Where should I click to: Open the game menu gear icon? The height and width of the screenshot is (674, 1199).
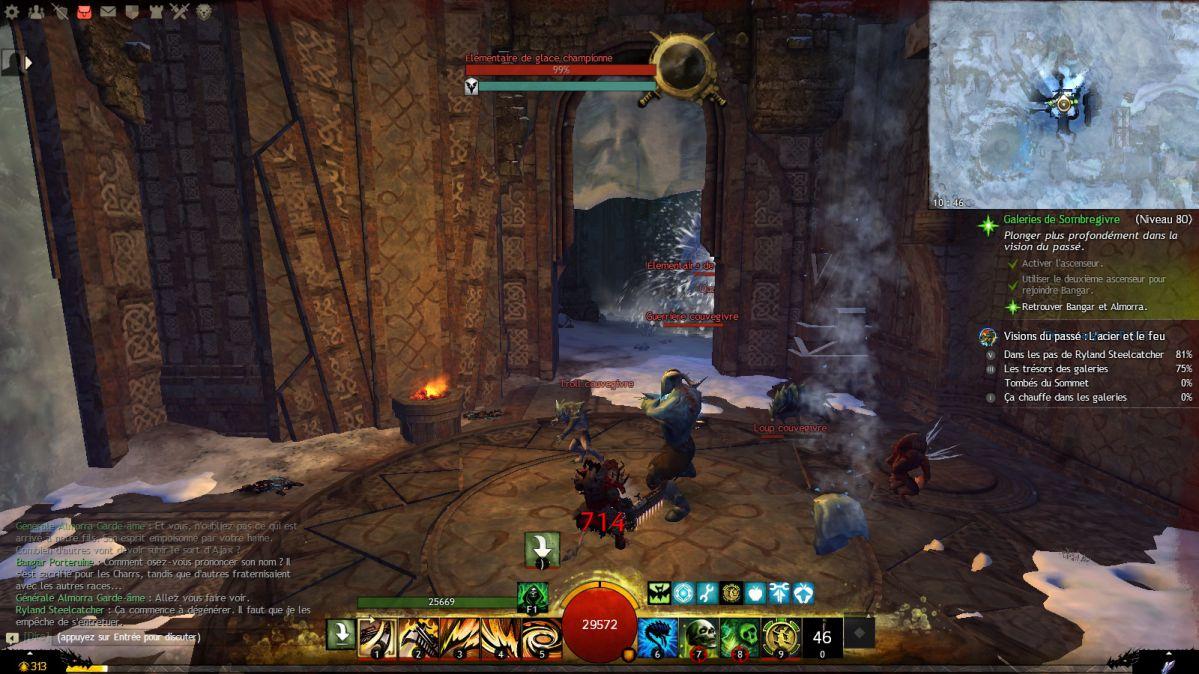click(x=13, y=12)
